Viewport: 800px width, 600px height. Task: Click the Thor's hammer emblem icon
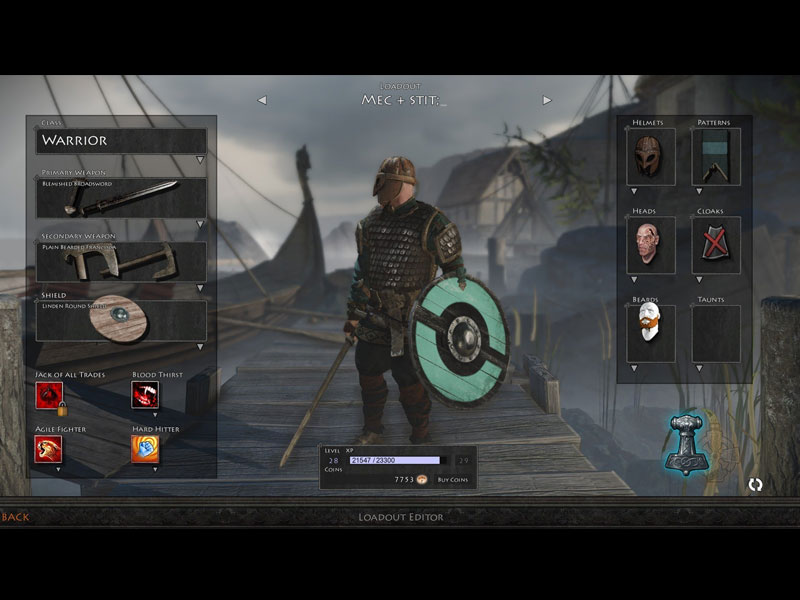687,443
